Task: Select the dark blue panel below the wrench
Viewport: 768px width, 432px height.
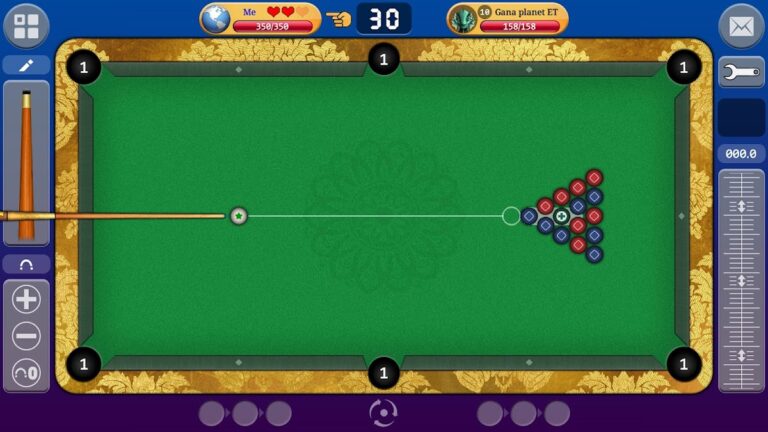Action: [x=741, y=117]
